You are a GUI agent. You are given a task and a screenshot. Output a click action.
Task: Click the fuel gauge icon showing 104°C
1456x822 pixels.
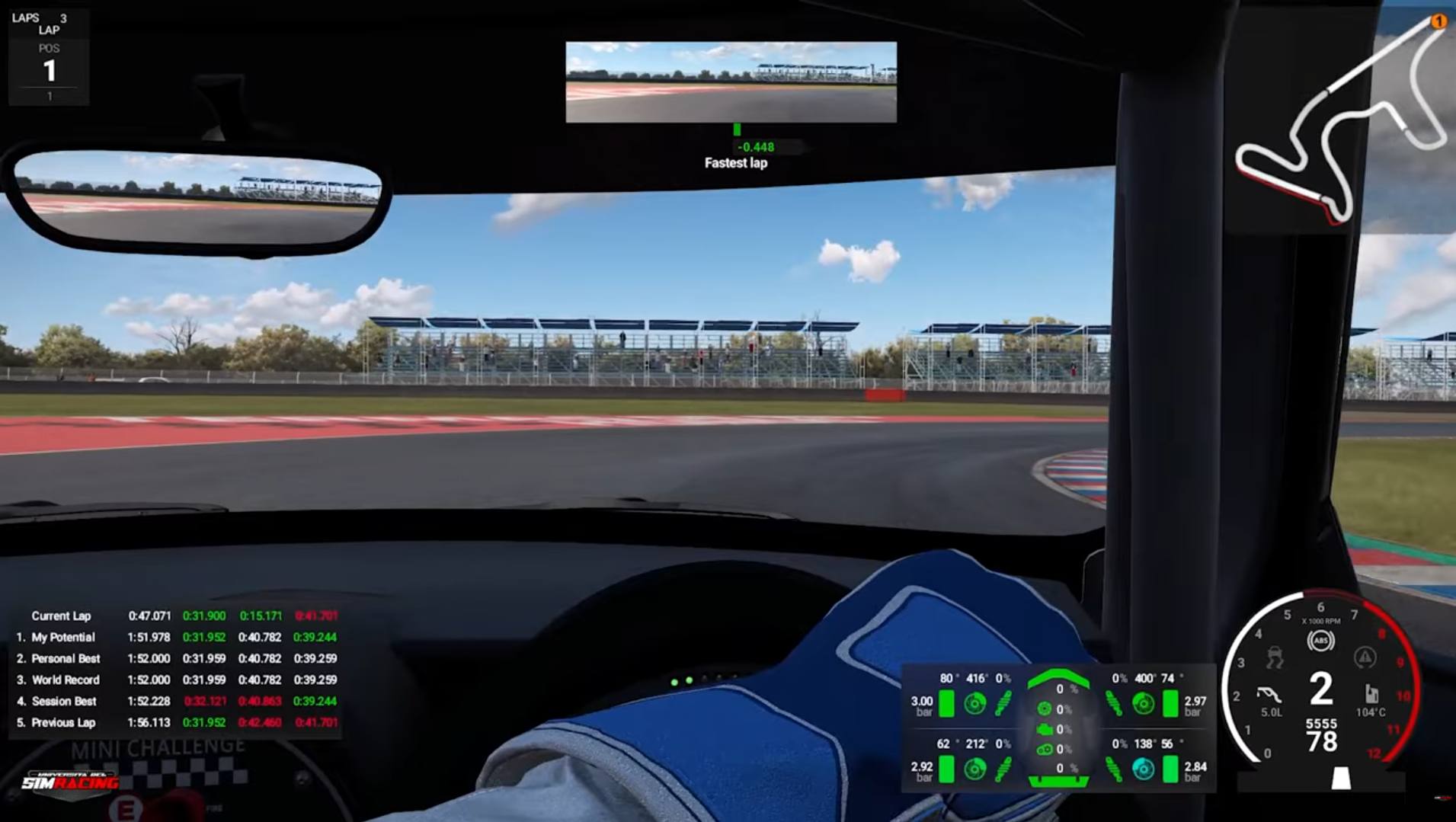pos(1371,694)
